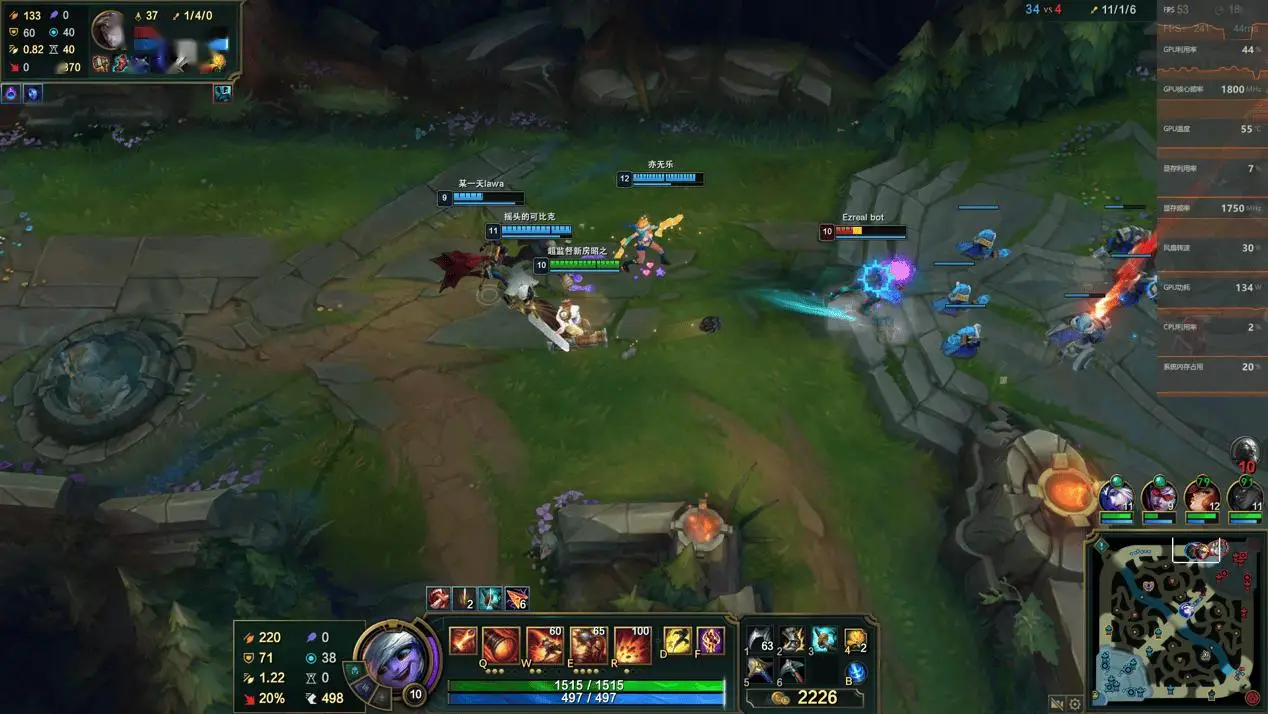Select the item in inventory slot 1

[761, 640]
